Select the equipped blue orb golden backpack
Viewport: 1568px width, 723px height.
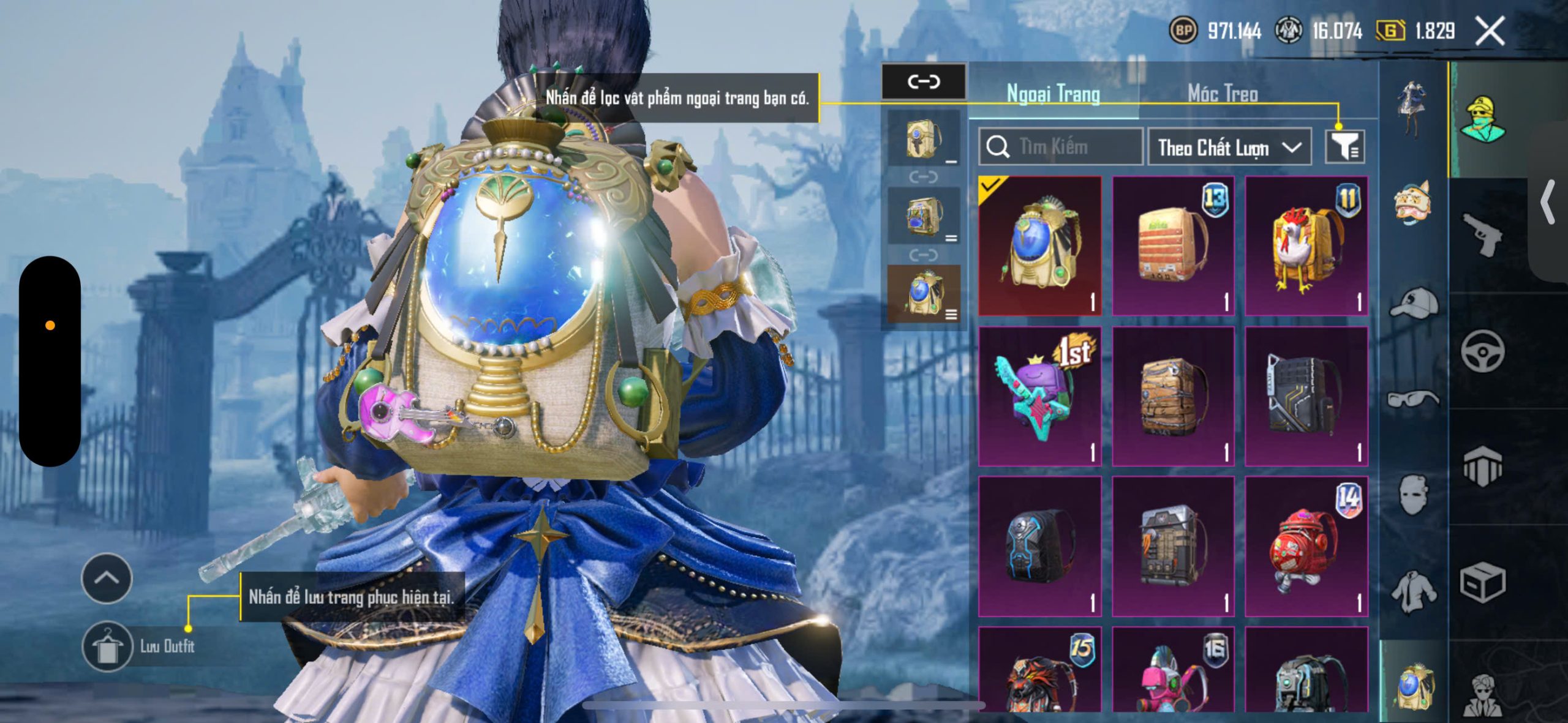pyautogui.click(x=1040, y=246)
